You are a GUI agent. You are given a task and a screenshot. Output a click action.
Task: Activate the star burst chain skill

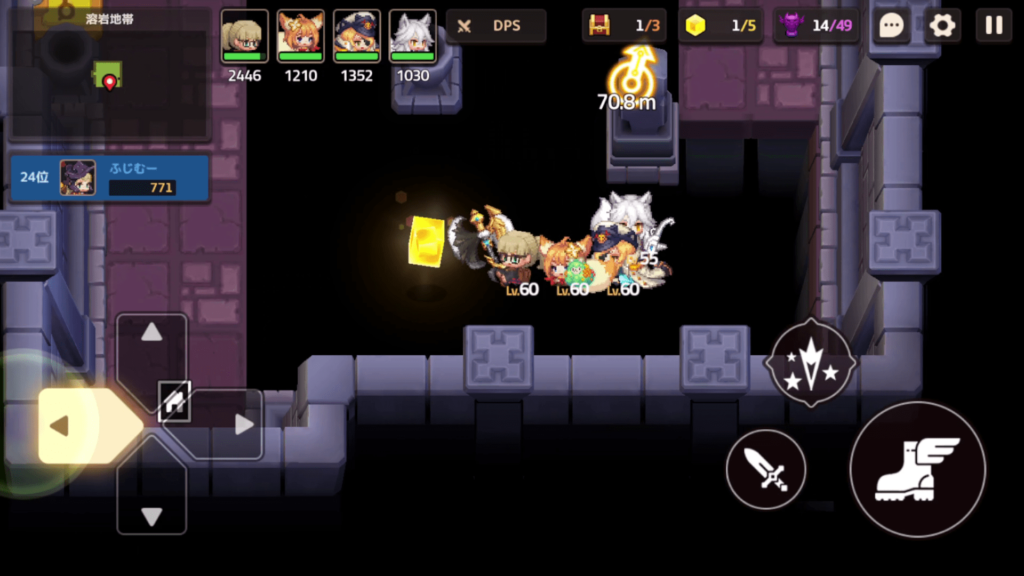(x=810, y=362)
